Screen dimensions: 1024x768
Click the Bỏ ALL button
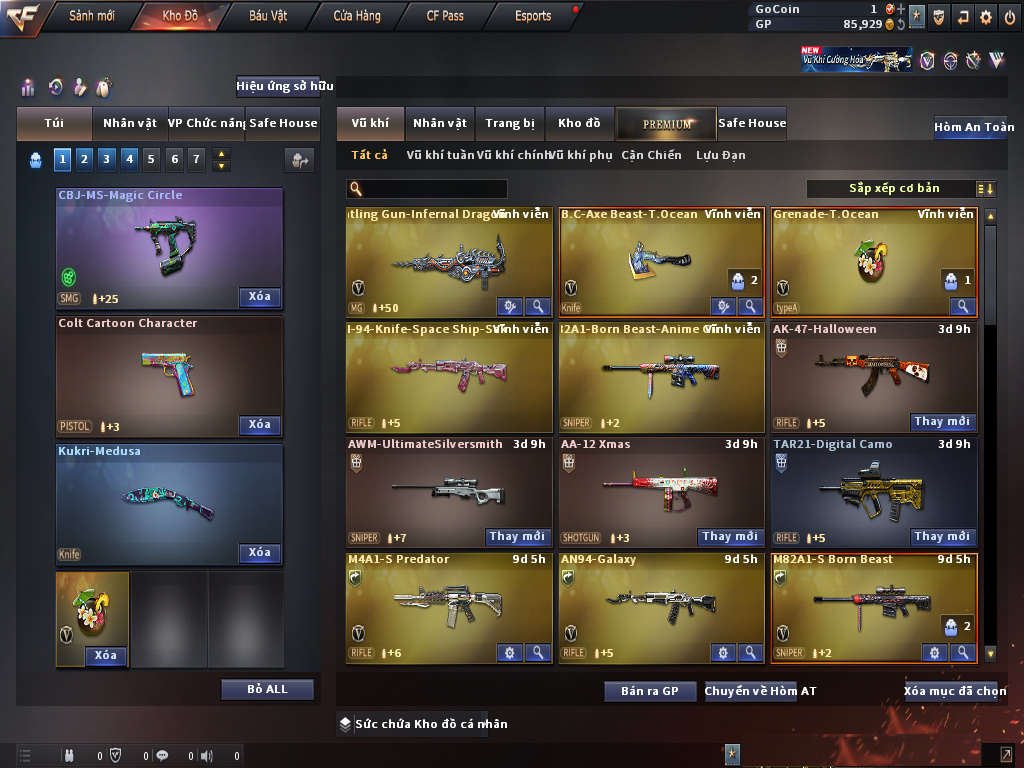(x=267, y=689)
